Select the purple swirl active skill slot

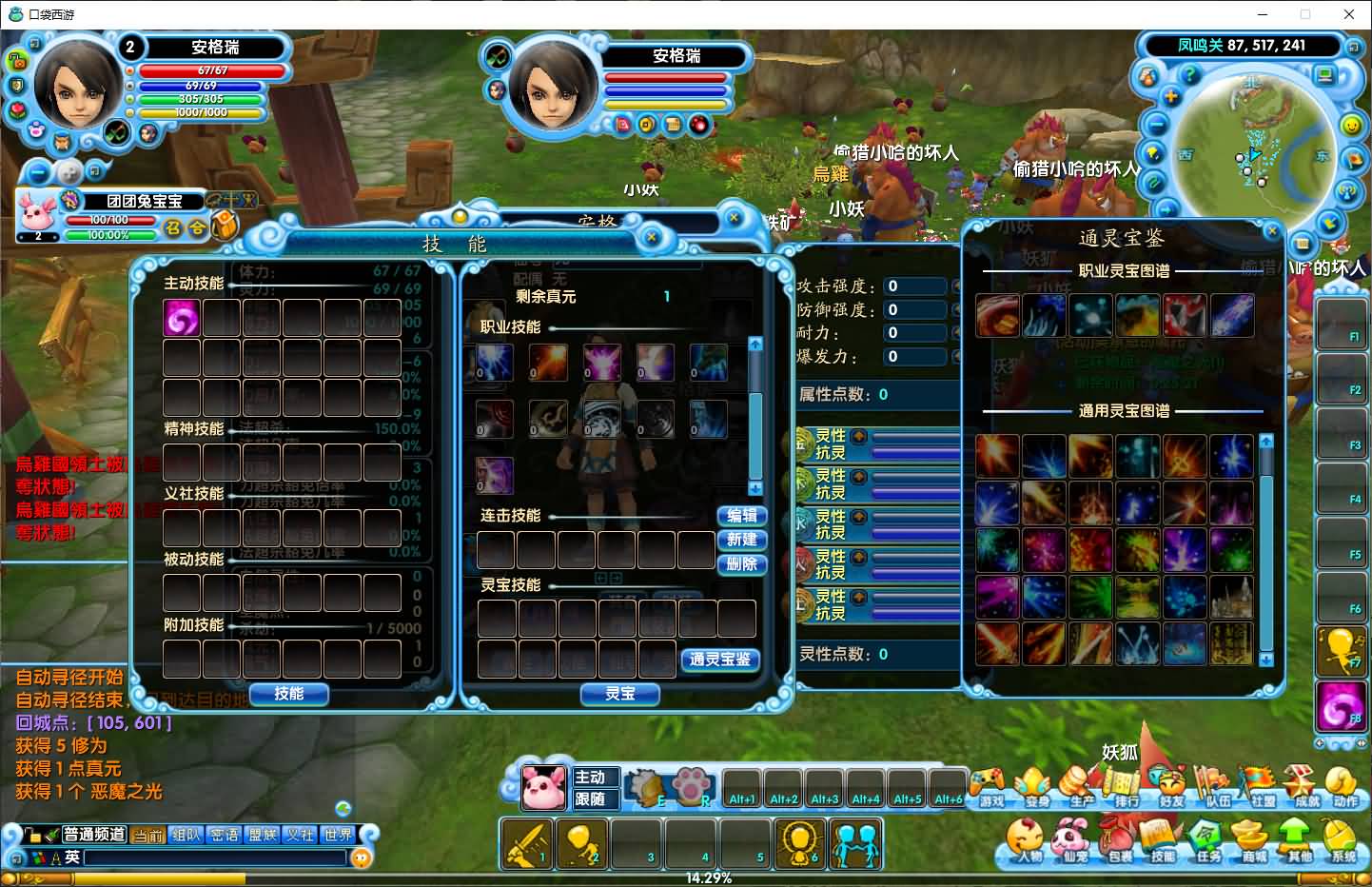[x=181, y=318]
